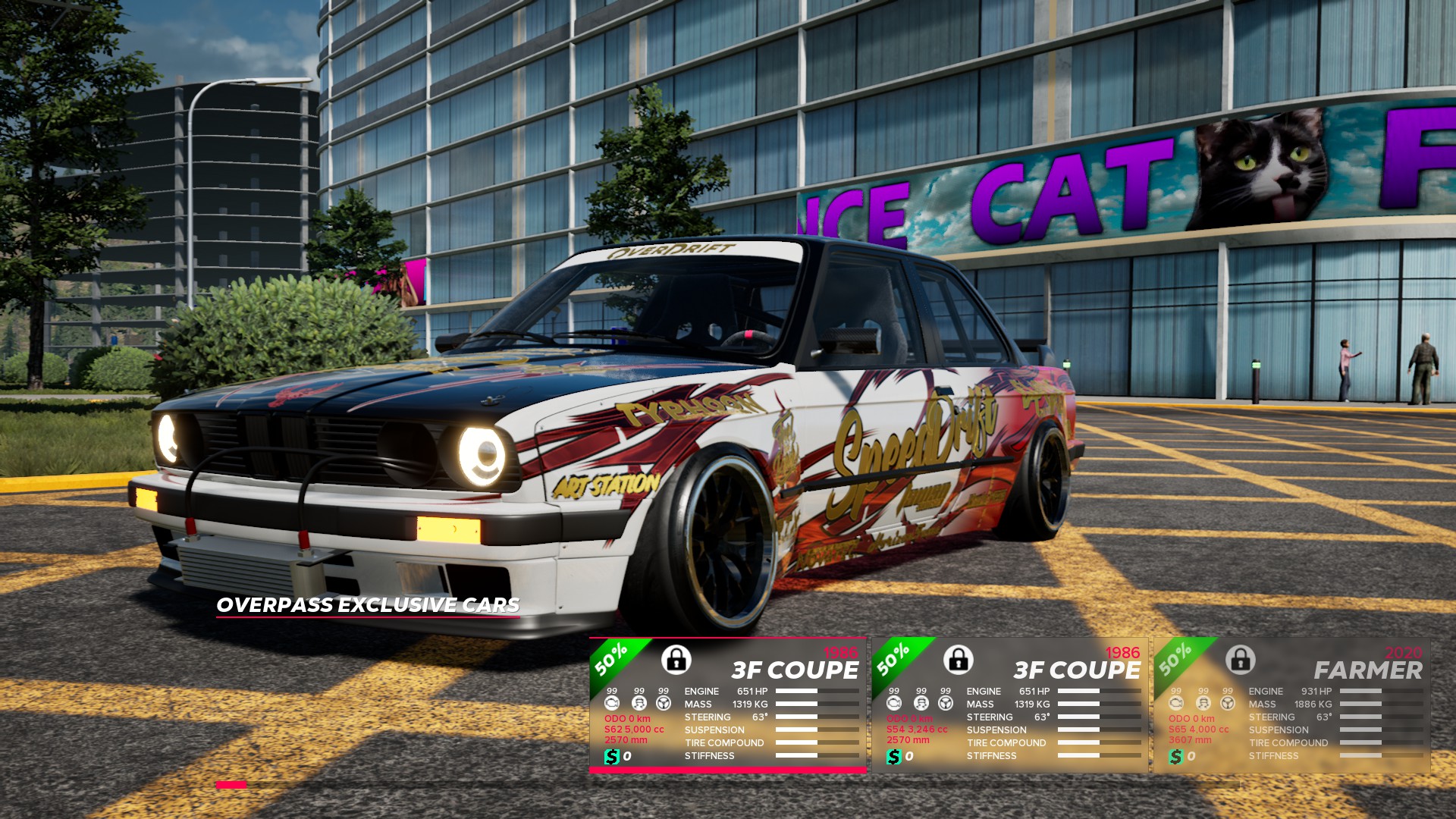
Task: Click the lock icon on the first 3F Coupe card
Action: 676,662
